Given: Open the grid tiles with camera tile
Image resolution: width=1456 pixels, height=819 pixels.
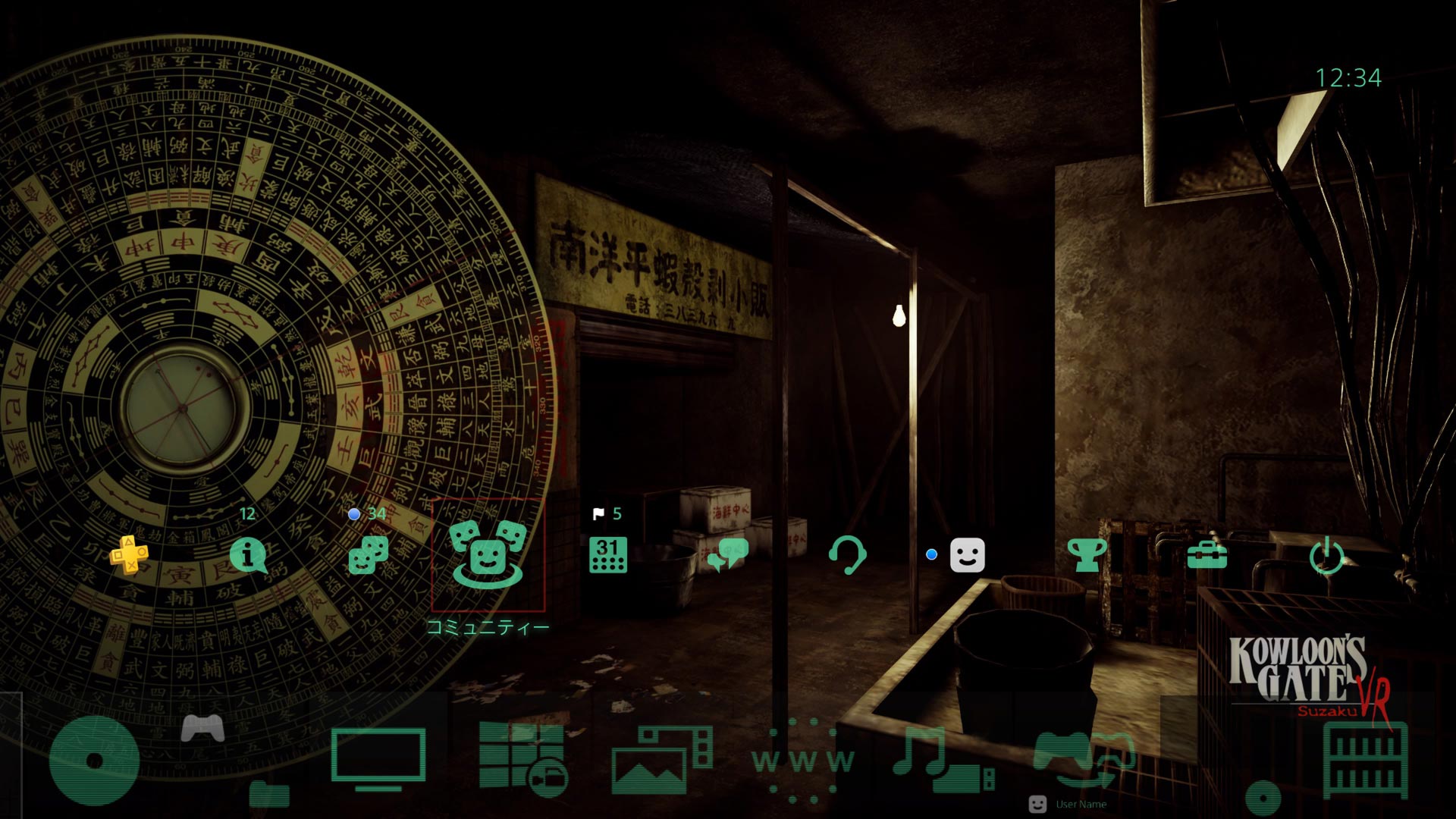Looking at the screenshot, I should click(x=522, y=758).
